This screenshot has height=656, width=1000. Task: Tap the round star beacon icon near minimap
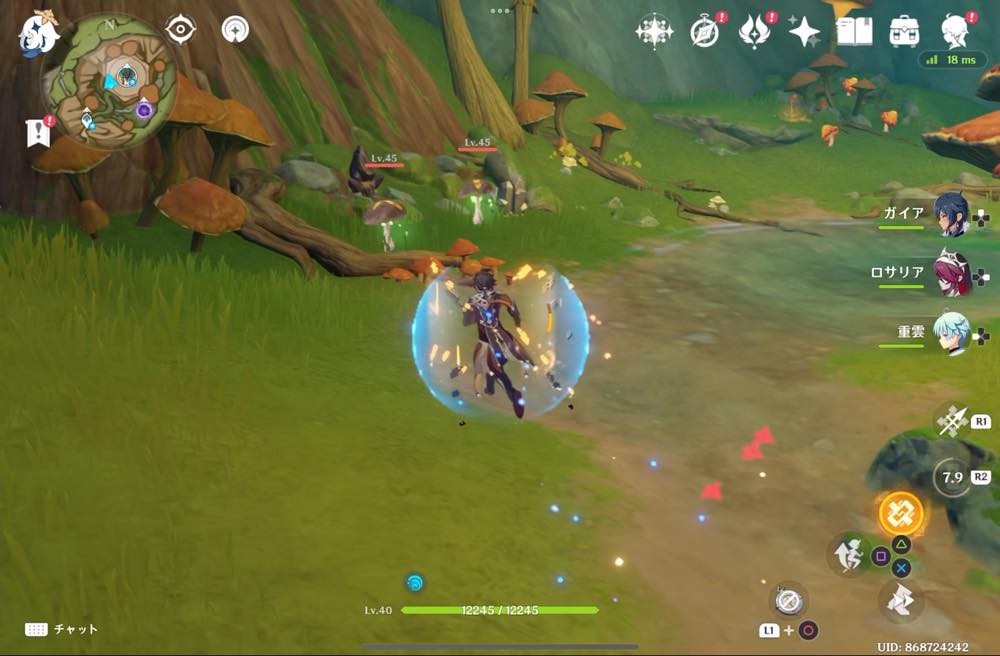coord(236,30)
